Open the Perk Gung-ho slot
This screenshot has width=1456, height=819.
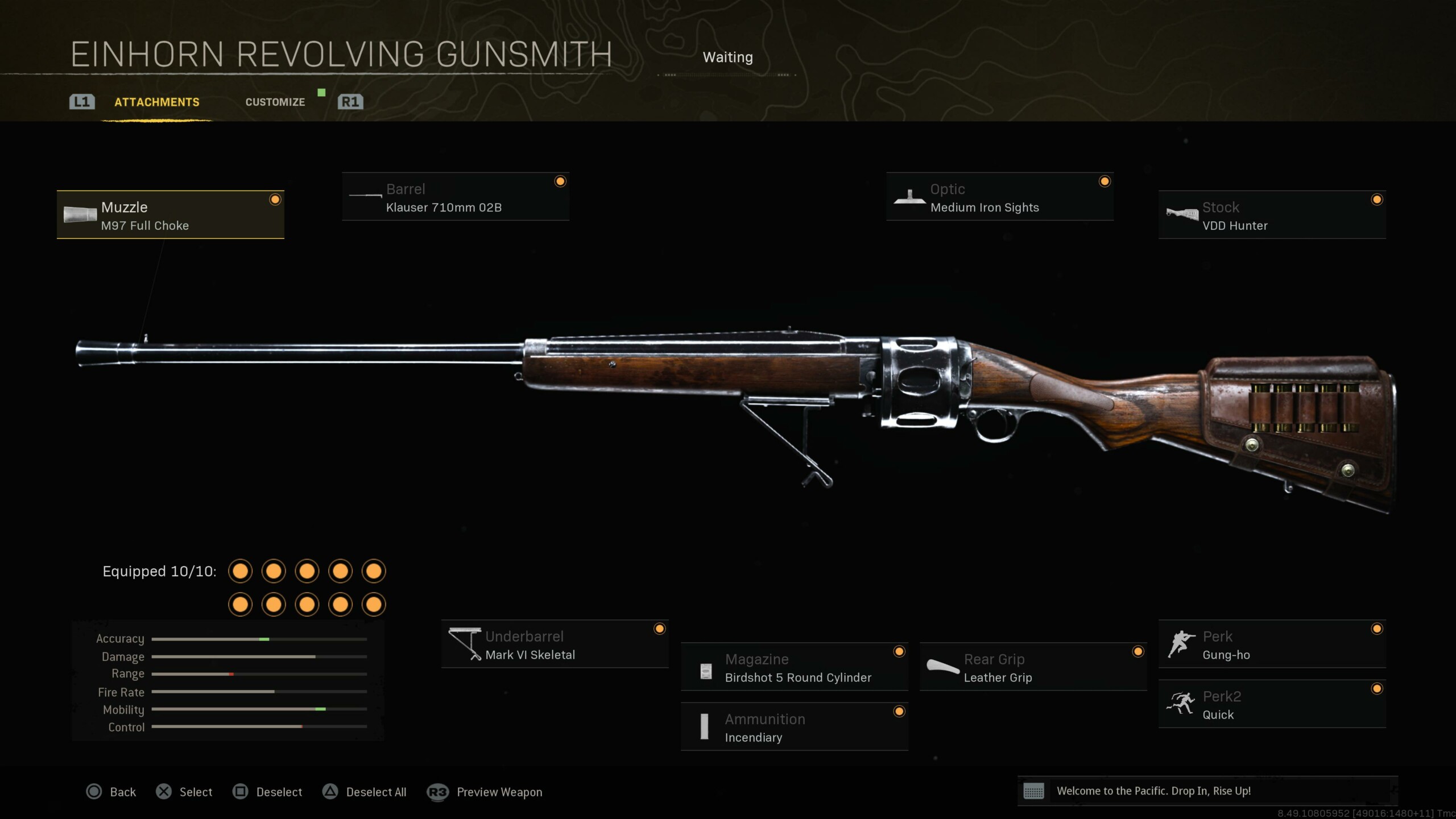coord(1272,644)
